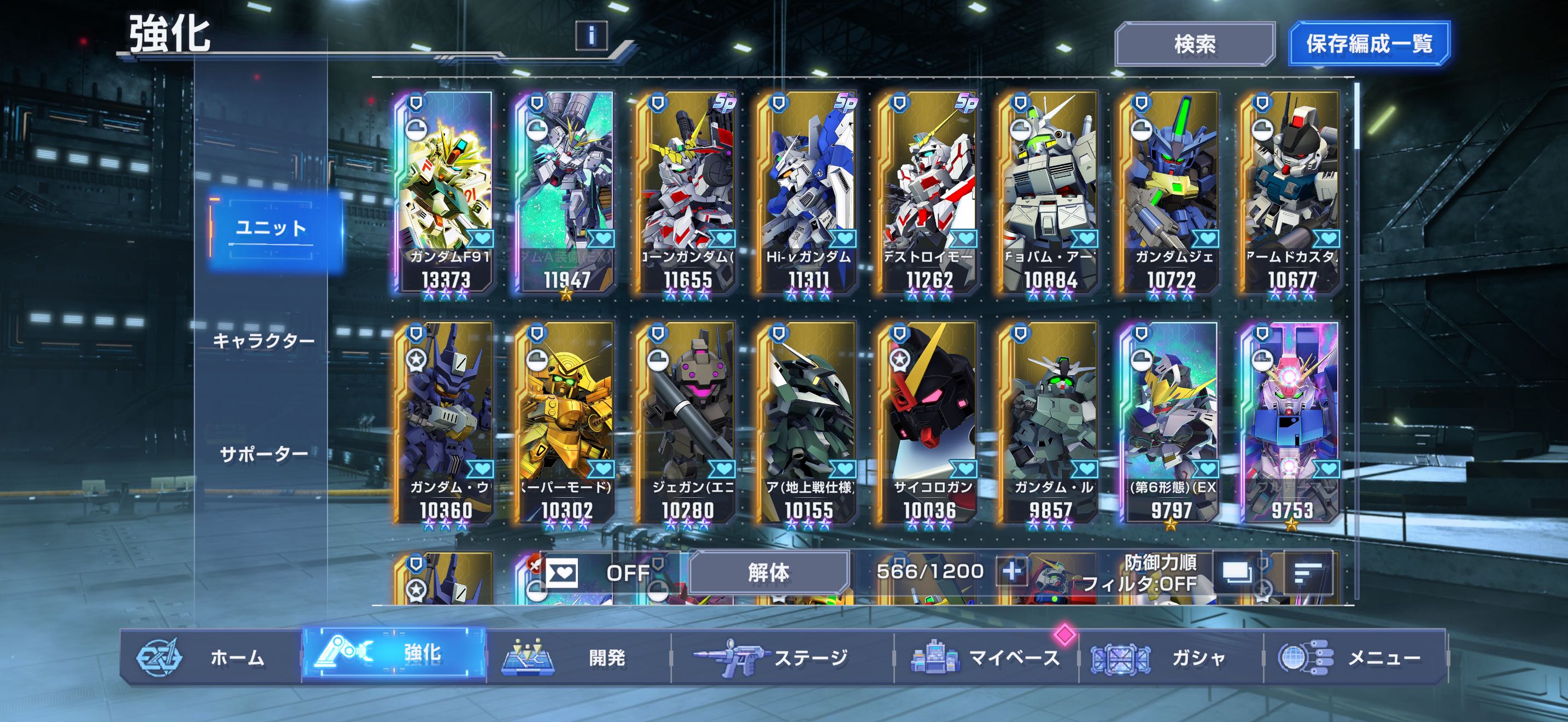Select the ユニット tab
The height and width of the screenshot is (722, 1568).
coord(271,229)
